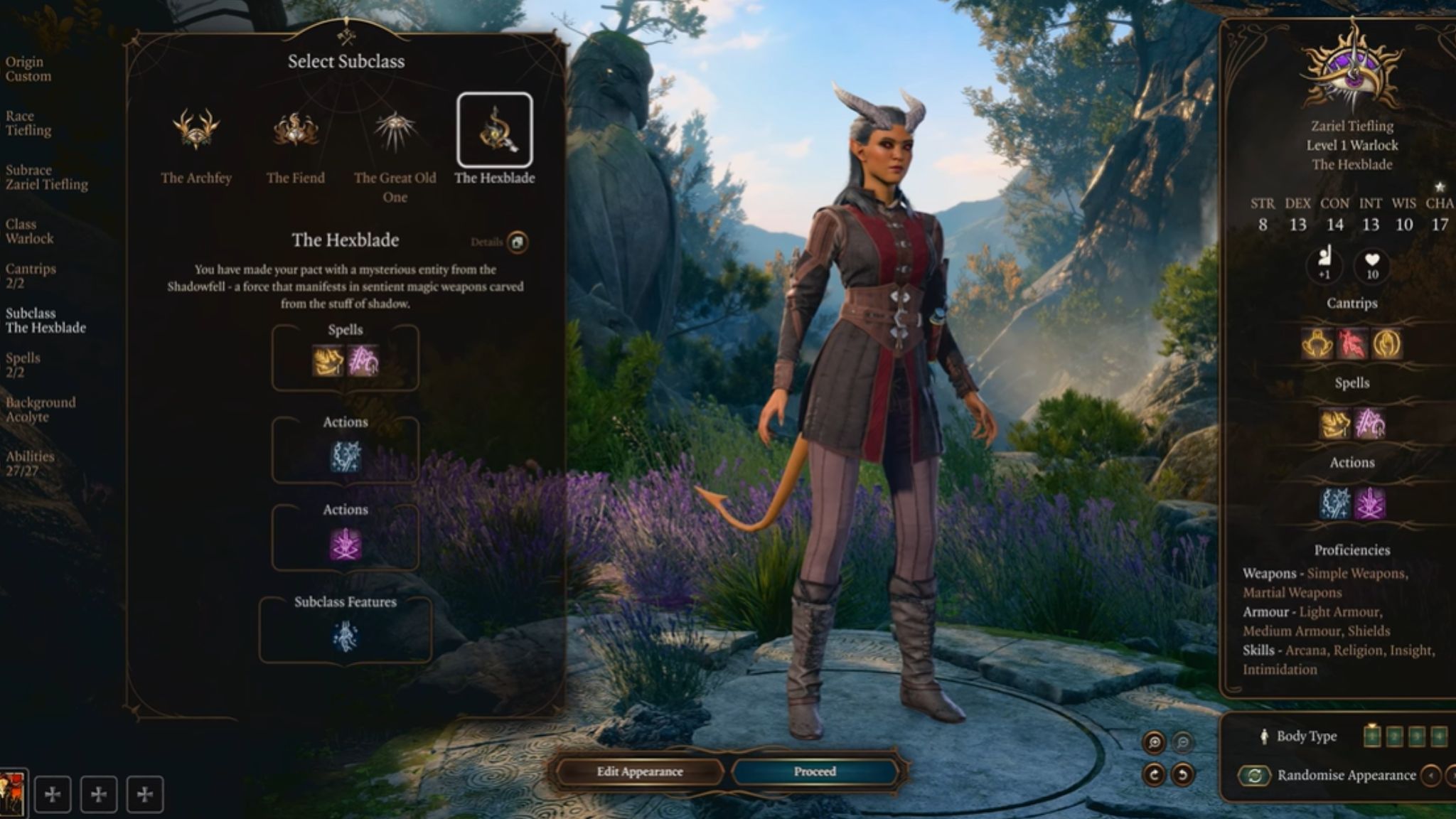Screen dimensions: 1456x819
Task: Open Edit Appearance
Action: [639, 771]
